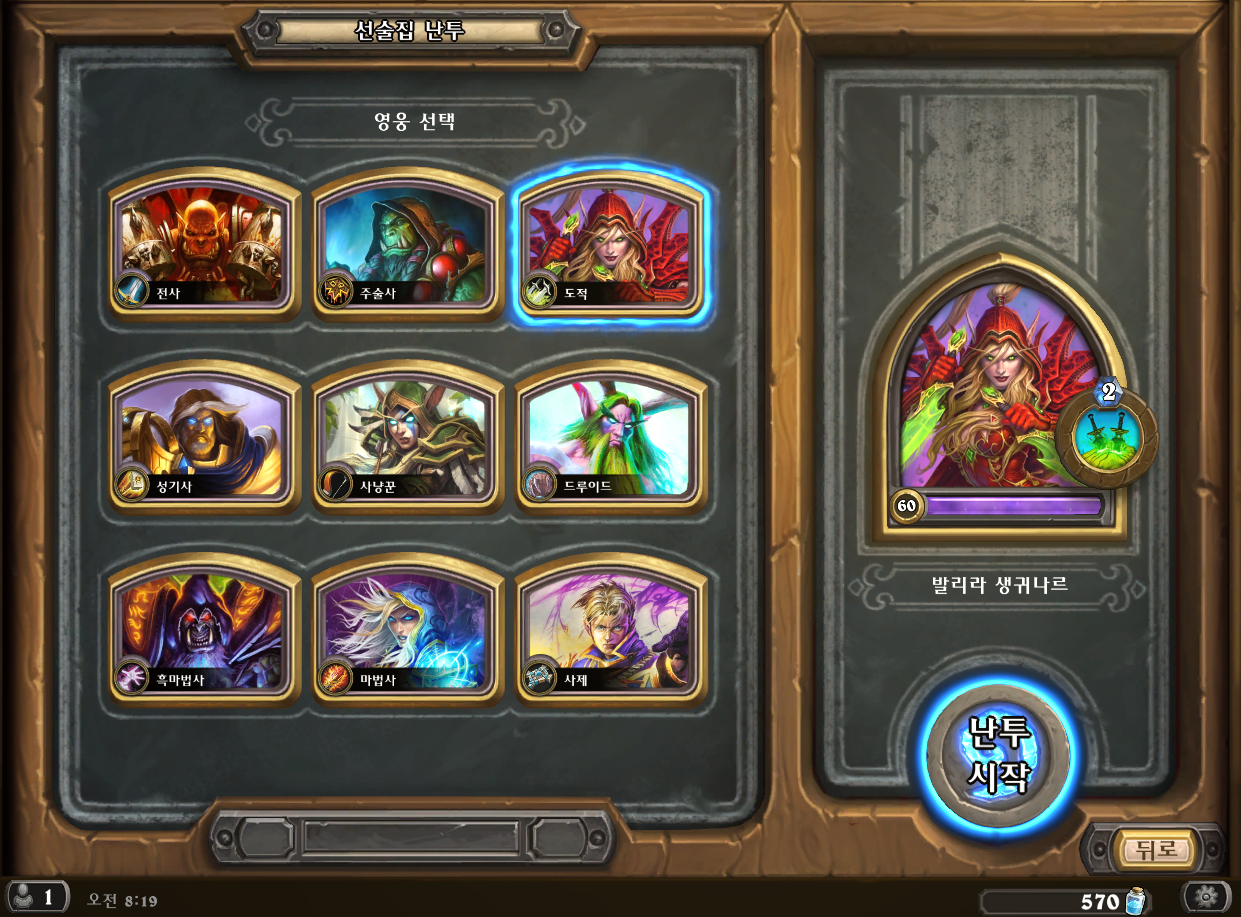Click the Rogue hero power dagger icon
The image size is (1241, 917).
pyautogui.click(x=1107, y=436)
